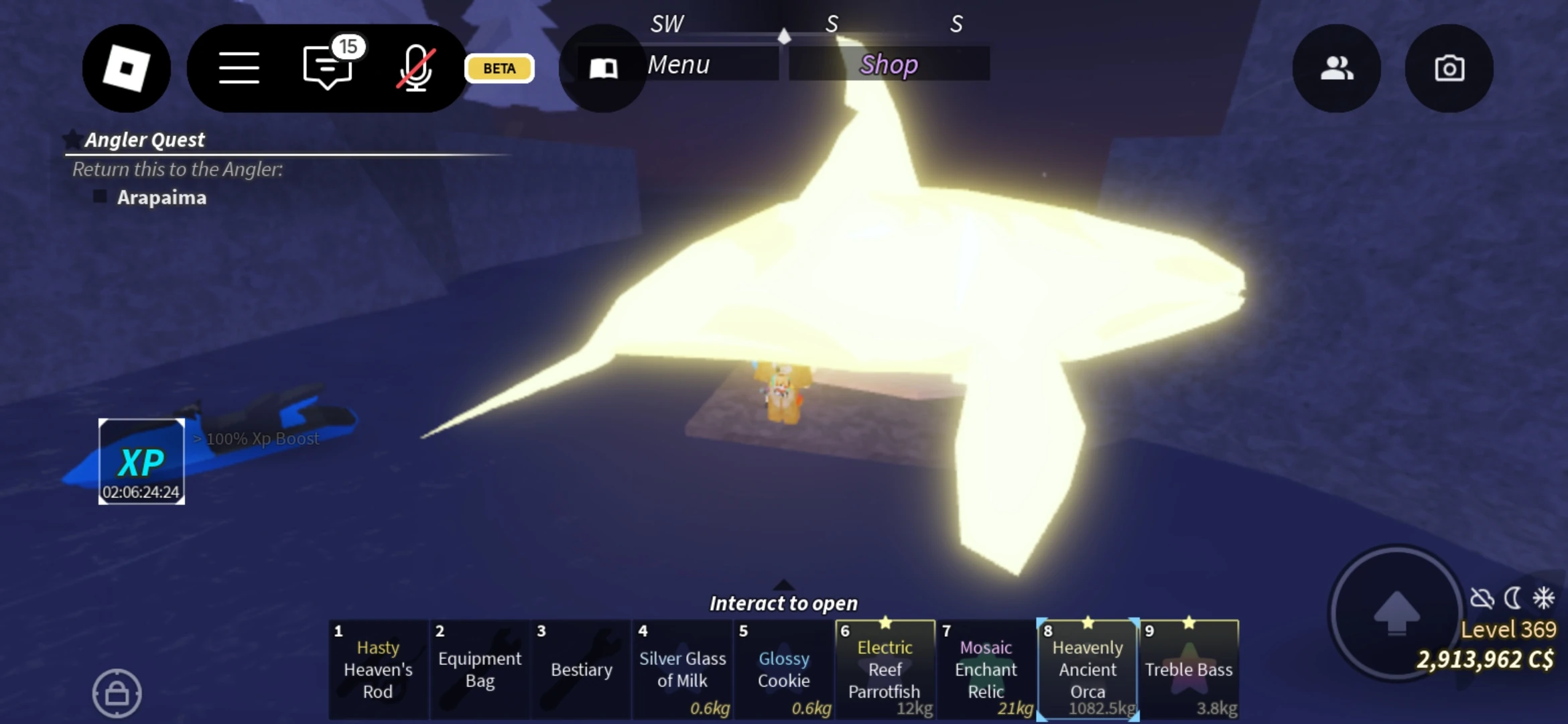
Task: Click the book icon beside Menu
Action: coord(602,67)
